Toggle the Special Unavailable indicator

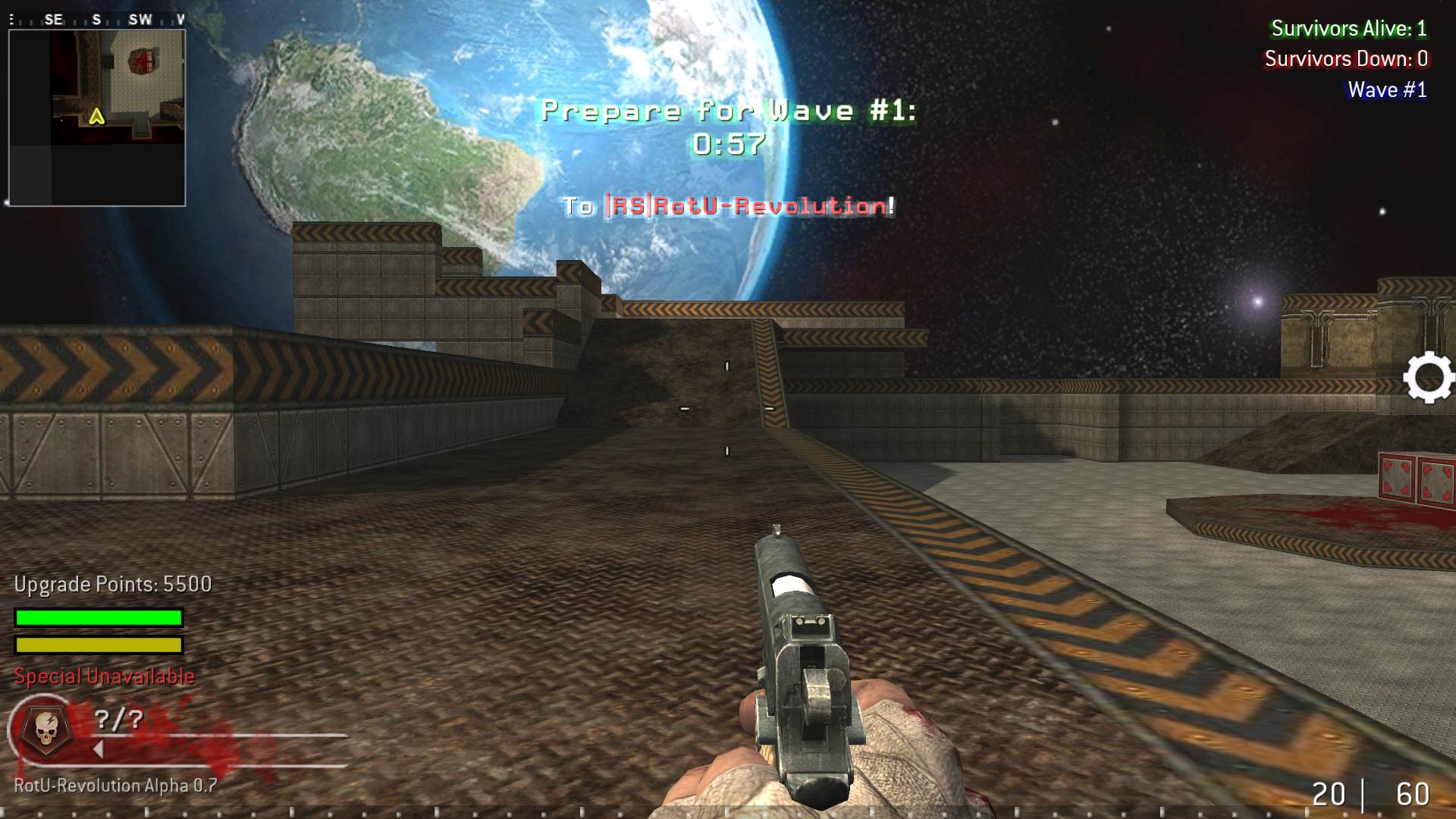point(101,675)
